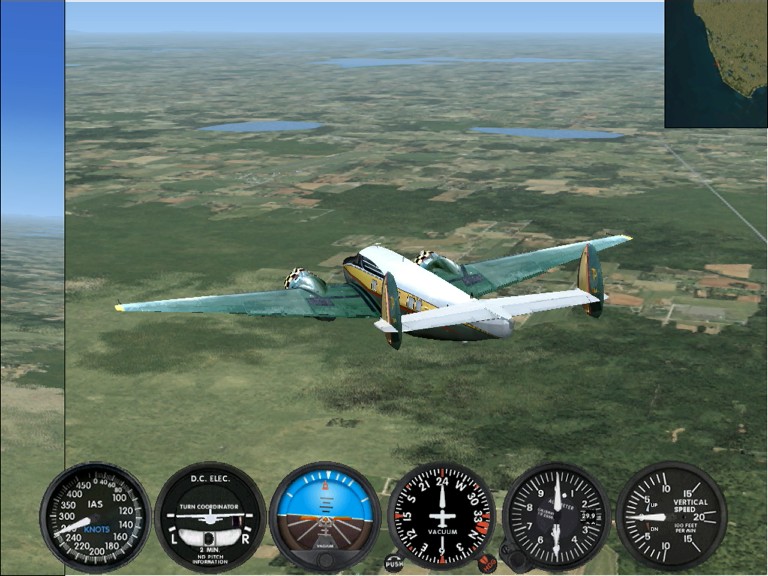Click the airspeed indicator gauge

(x=95, y=516)
